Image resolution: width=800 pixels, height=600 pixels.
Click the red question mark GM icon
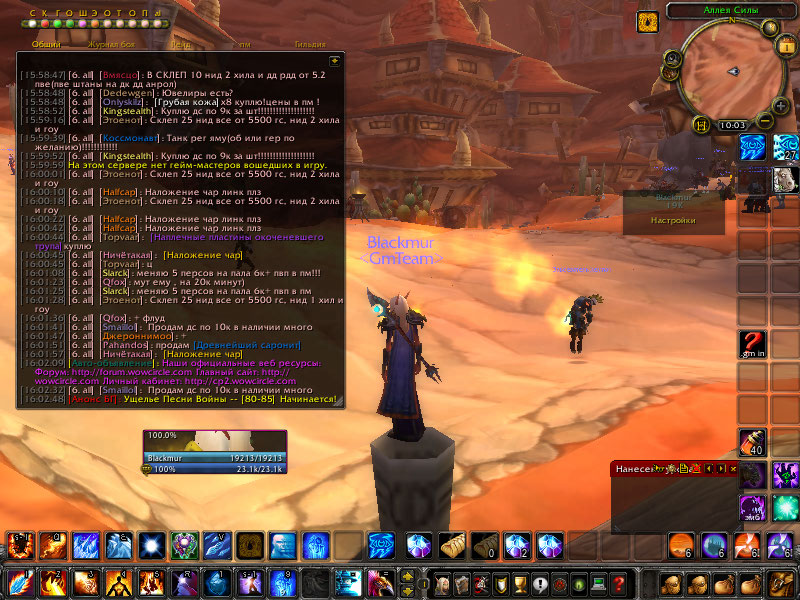[753, 343]
